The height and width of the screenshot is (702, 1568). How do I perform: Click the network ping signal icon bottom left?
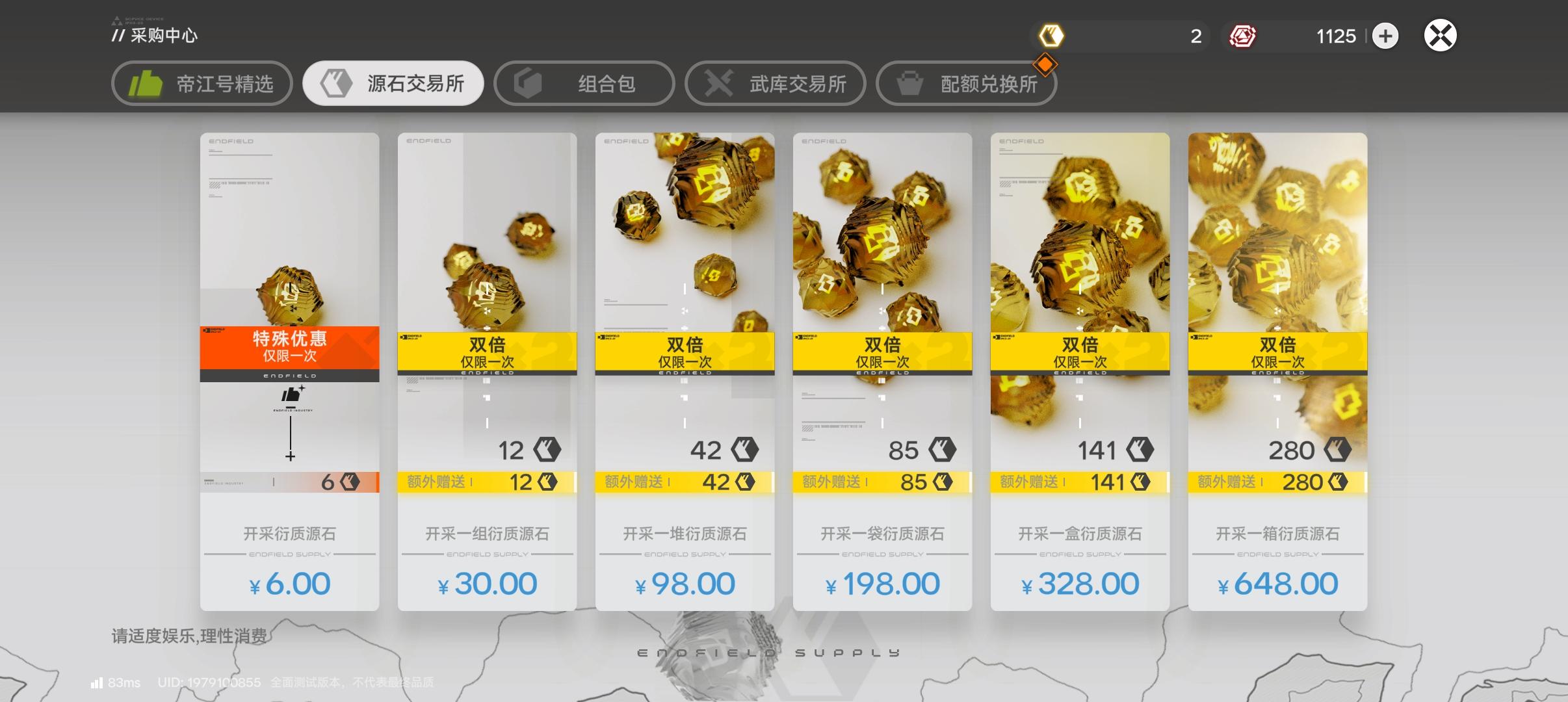(98, 682)
